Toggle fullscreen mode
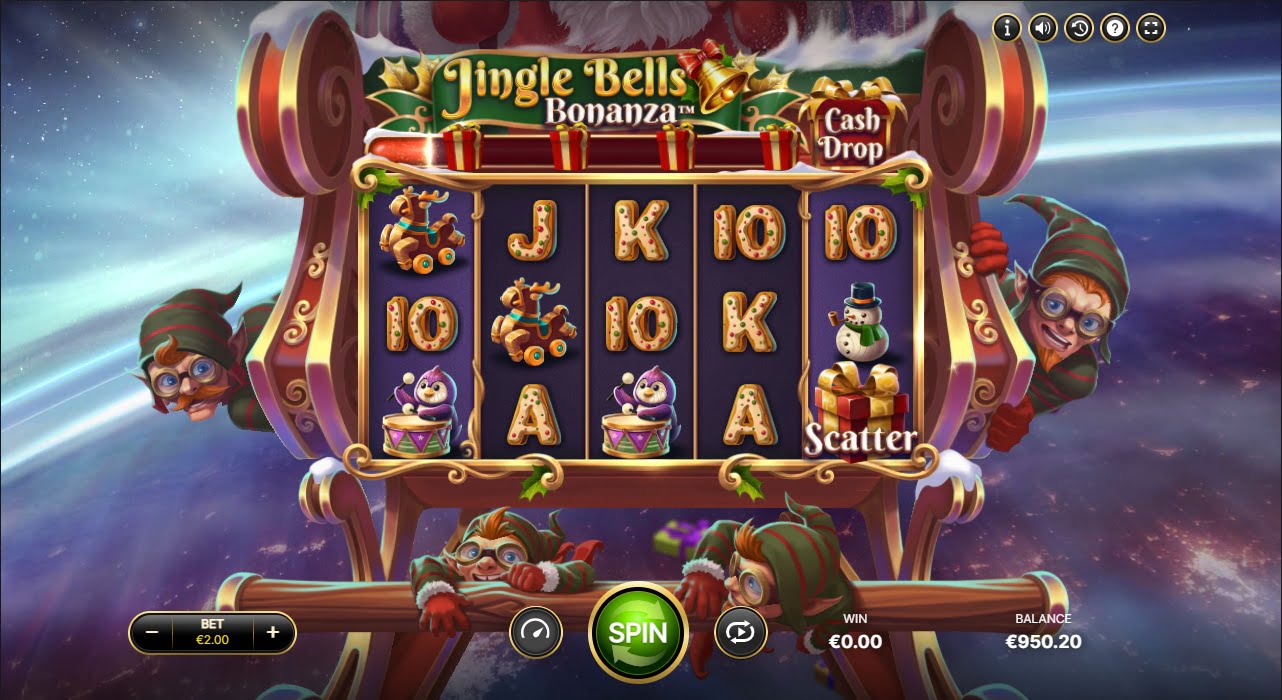 pos(1152,28)
